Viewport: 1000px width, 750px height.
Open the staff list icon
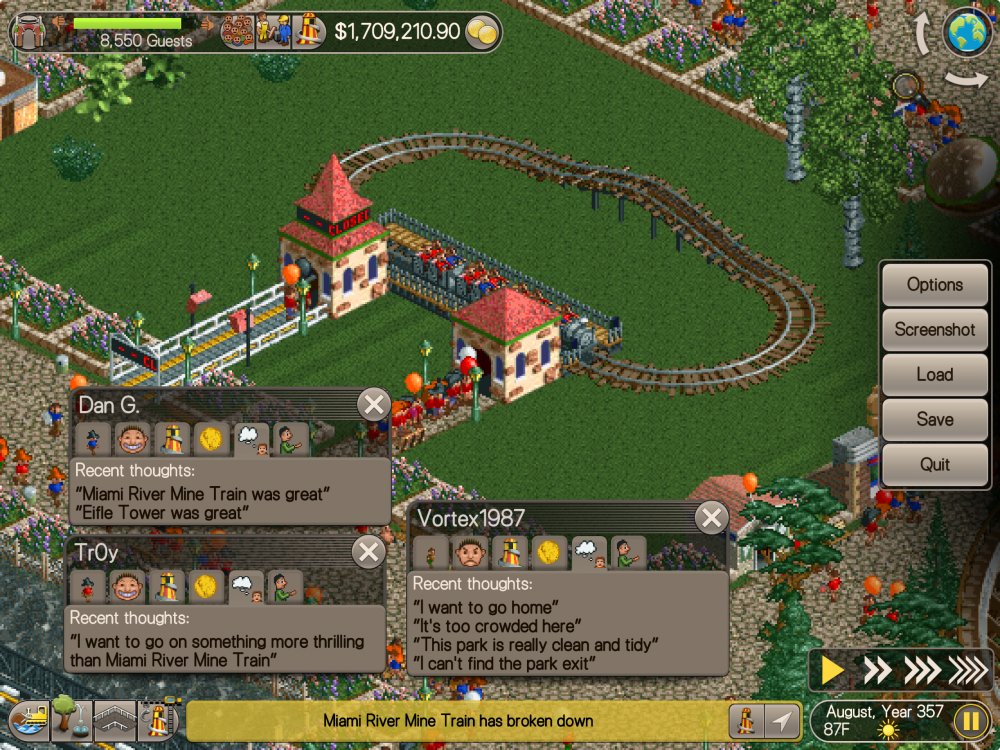point(270,32)
